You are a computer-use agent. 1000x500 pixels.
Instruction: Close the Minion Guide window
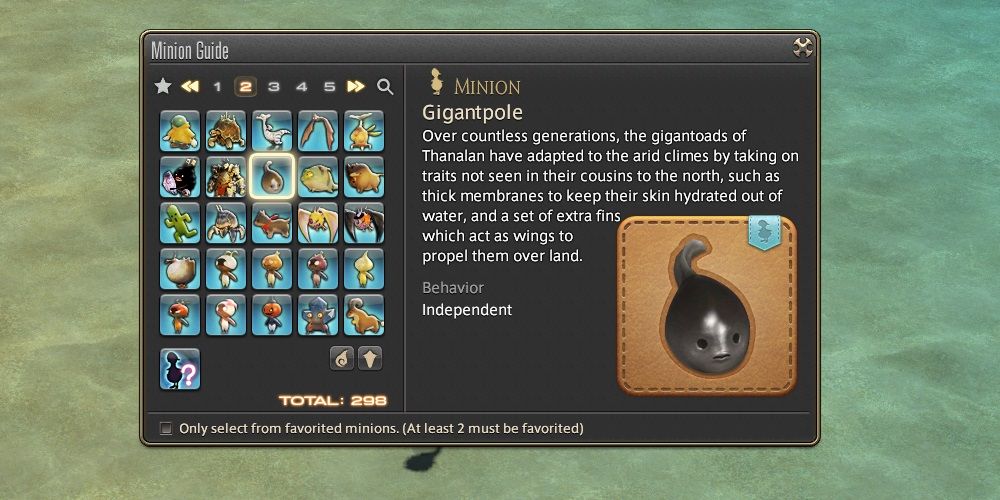[802, 47]
